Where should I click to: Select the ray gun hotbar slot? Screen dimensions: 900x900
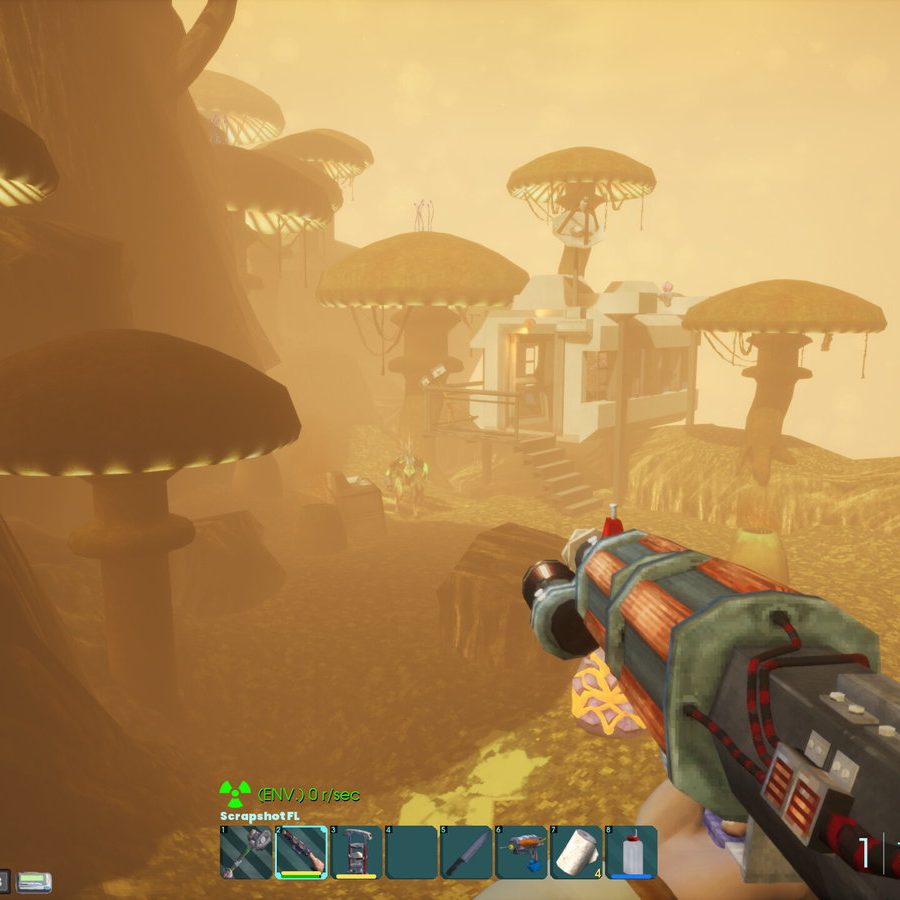521,852
